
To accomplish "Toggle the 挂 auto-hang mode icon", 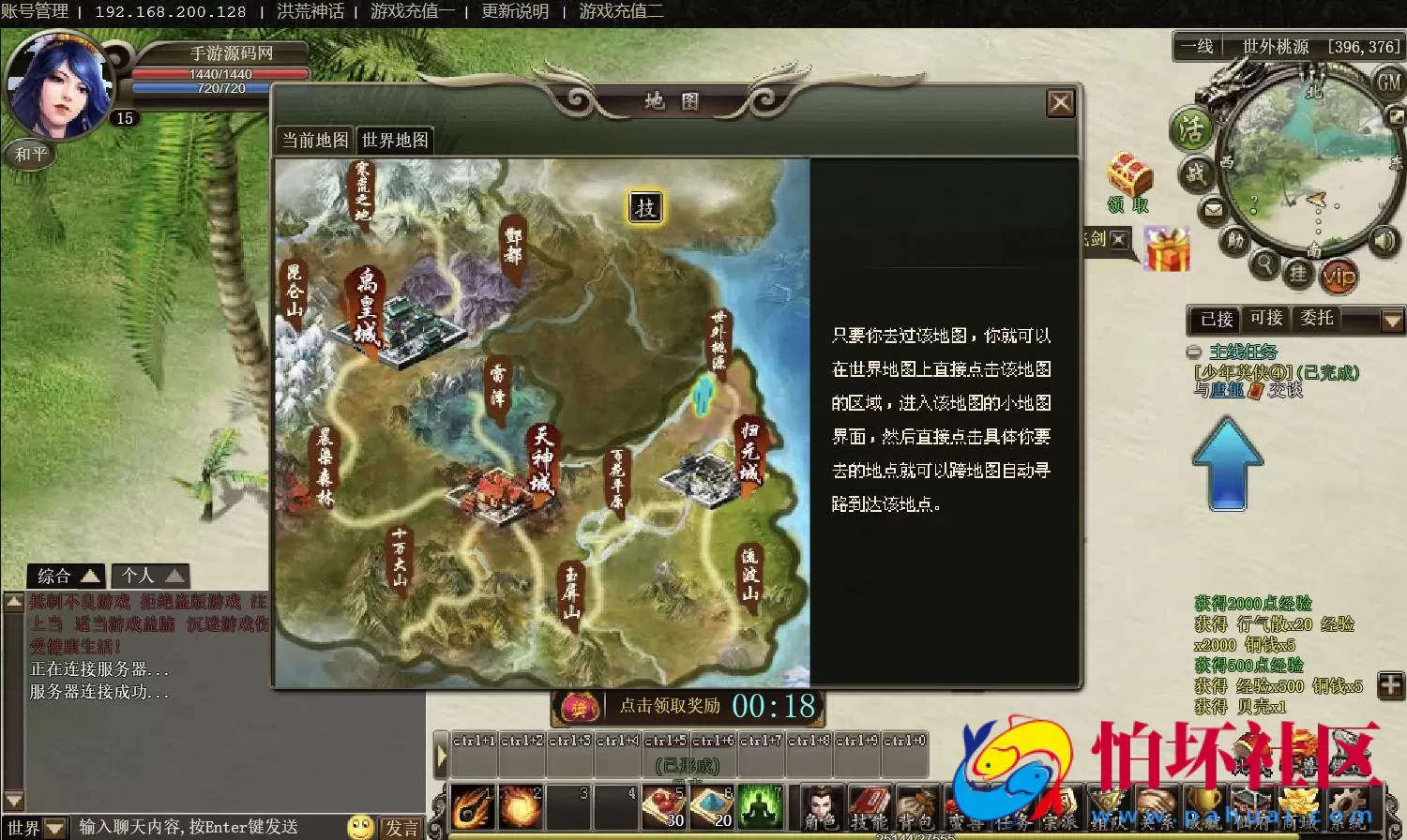I will click(1299, 275).
